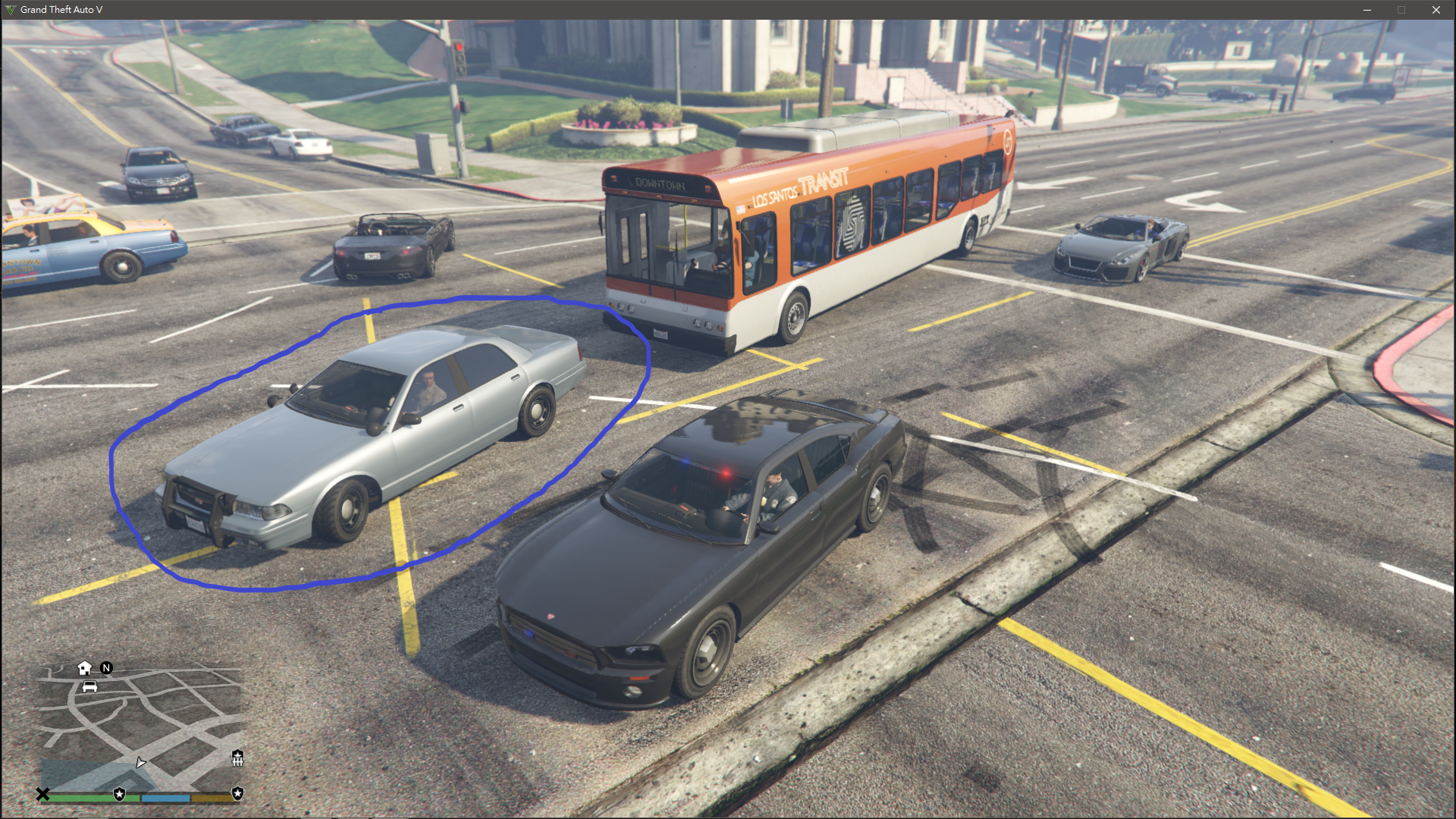Viewport: 1456px width, 819px height.
Task: Select the north compass marker on minimap
Action: [106, 668]
